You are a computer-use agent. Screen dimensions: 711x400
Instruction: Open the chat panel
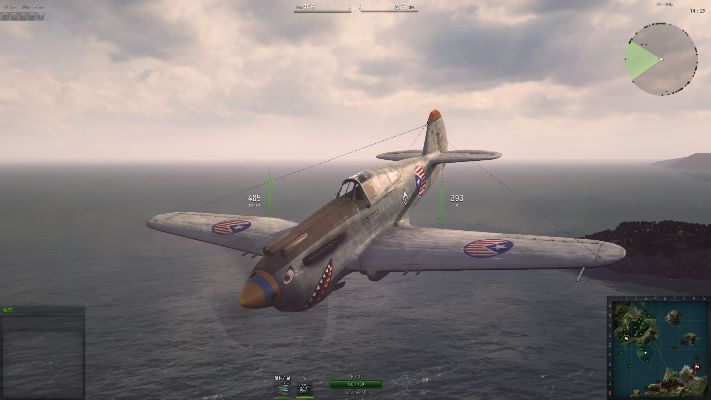pyautogui.click(x=42, y=352)
